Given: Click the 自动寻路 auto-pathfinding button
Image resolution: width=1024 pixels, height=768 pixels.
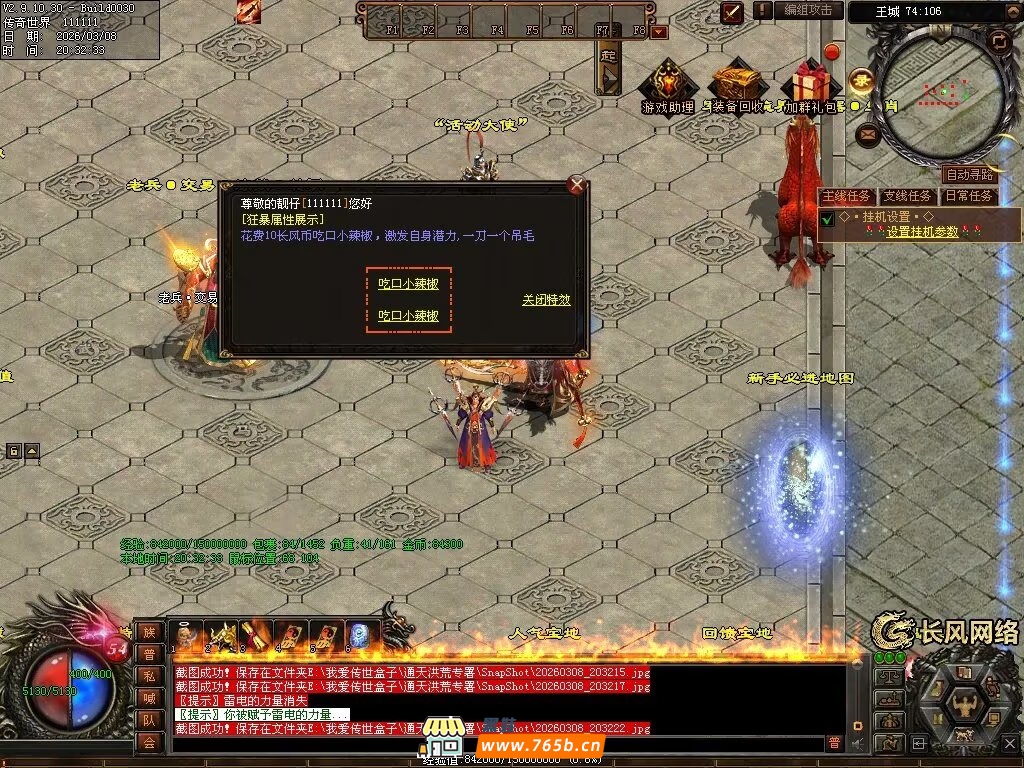Looking at the screenshot, I should tap(969, 175).
